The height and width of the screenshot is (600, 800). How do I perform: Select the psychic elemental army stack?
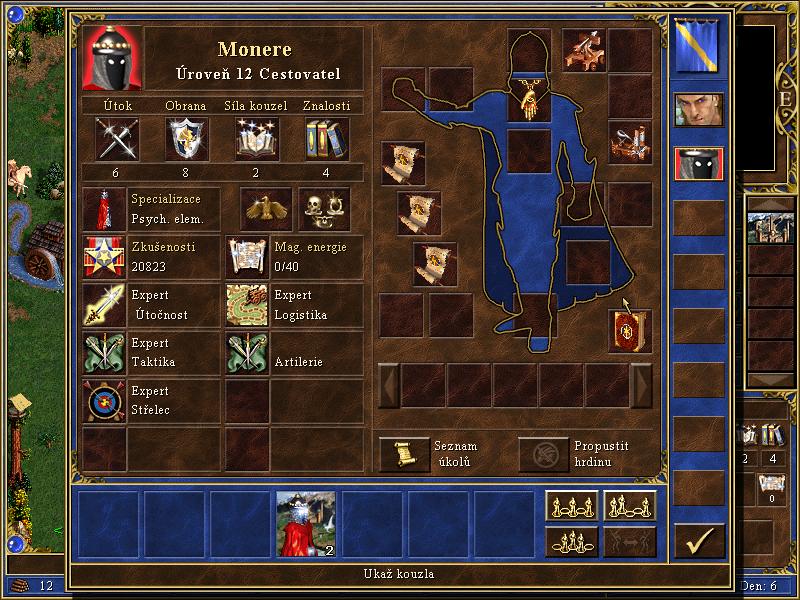click(x=305, y=523)
